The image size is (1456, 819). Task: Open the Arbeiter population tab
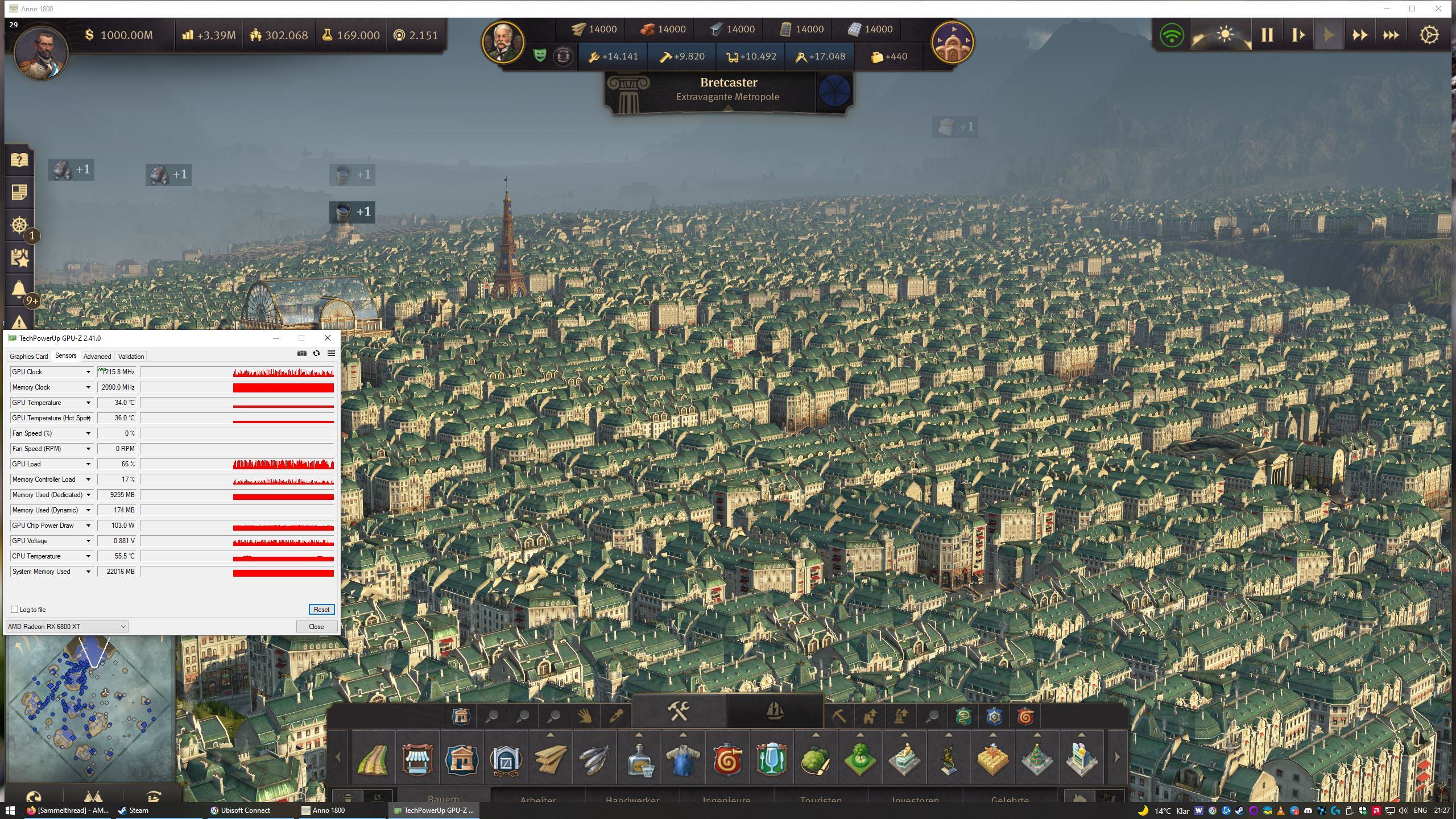coord(538,799)
